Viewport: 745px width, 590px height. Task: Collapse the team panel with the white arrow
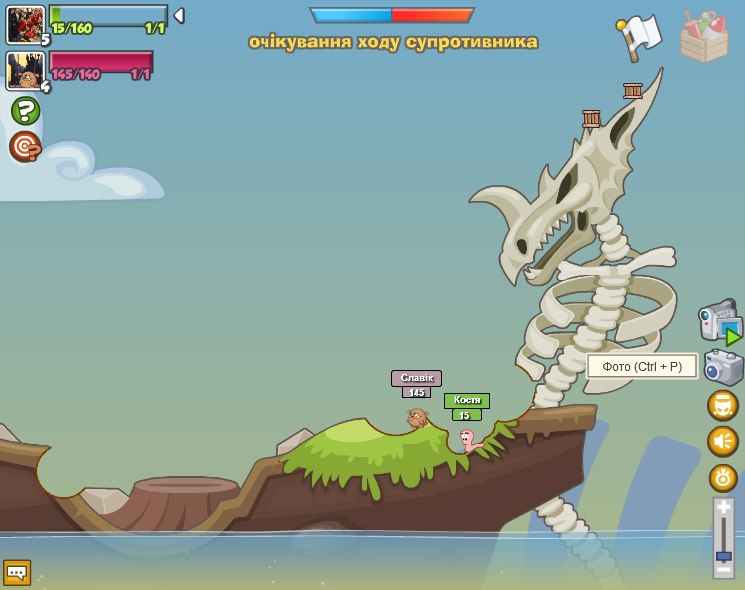point(178,16)
